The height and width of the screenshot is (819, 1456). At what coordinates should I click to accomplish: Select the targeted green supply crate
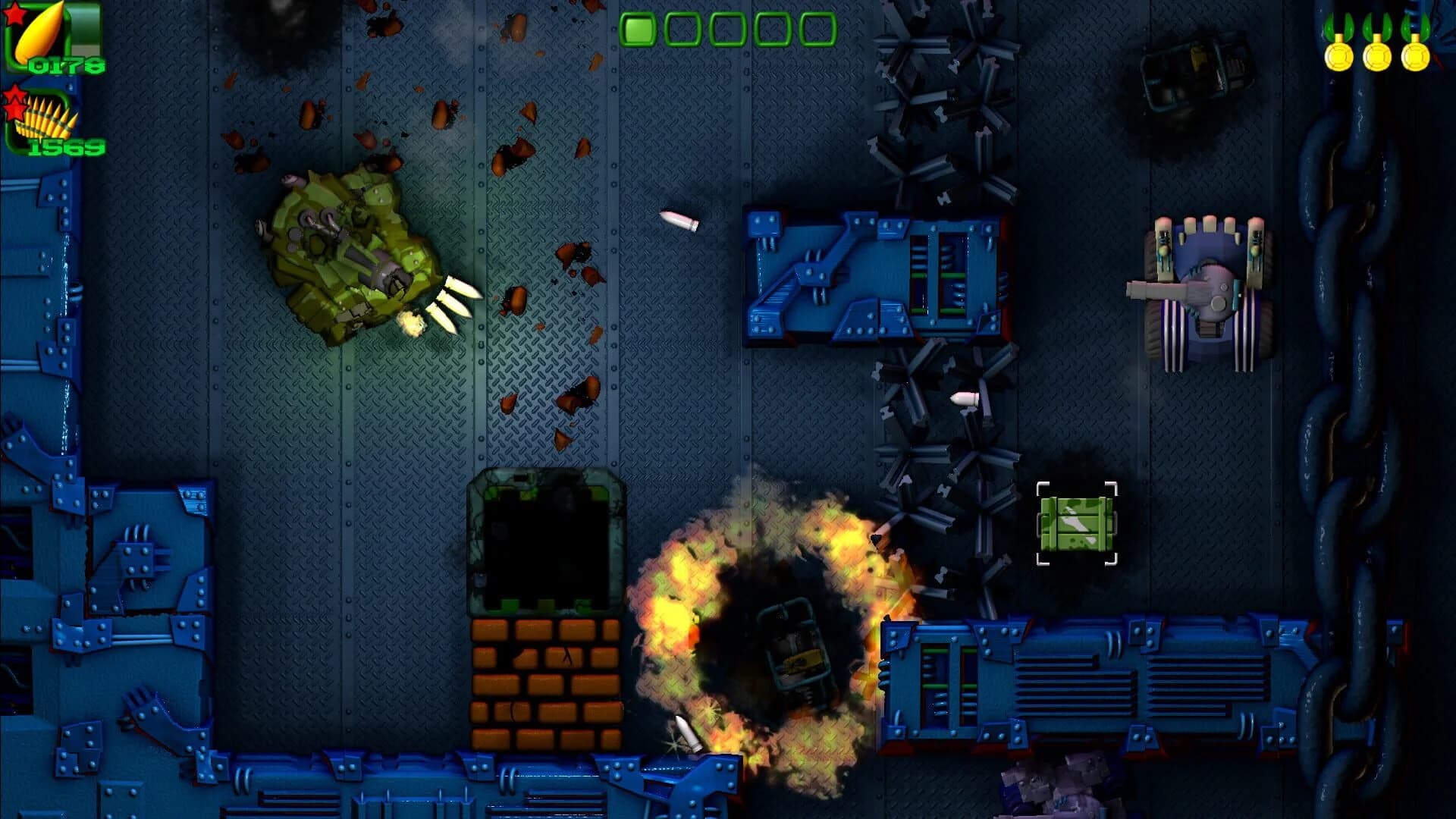tap(1076, 523)
